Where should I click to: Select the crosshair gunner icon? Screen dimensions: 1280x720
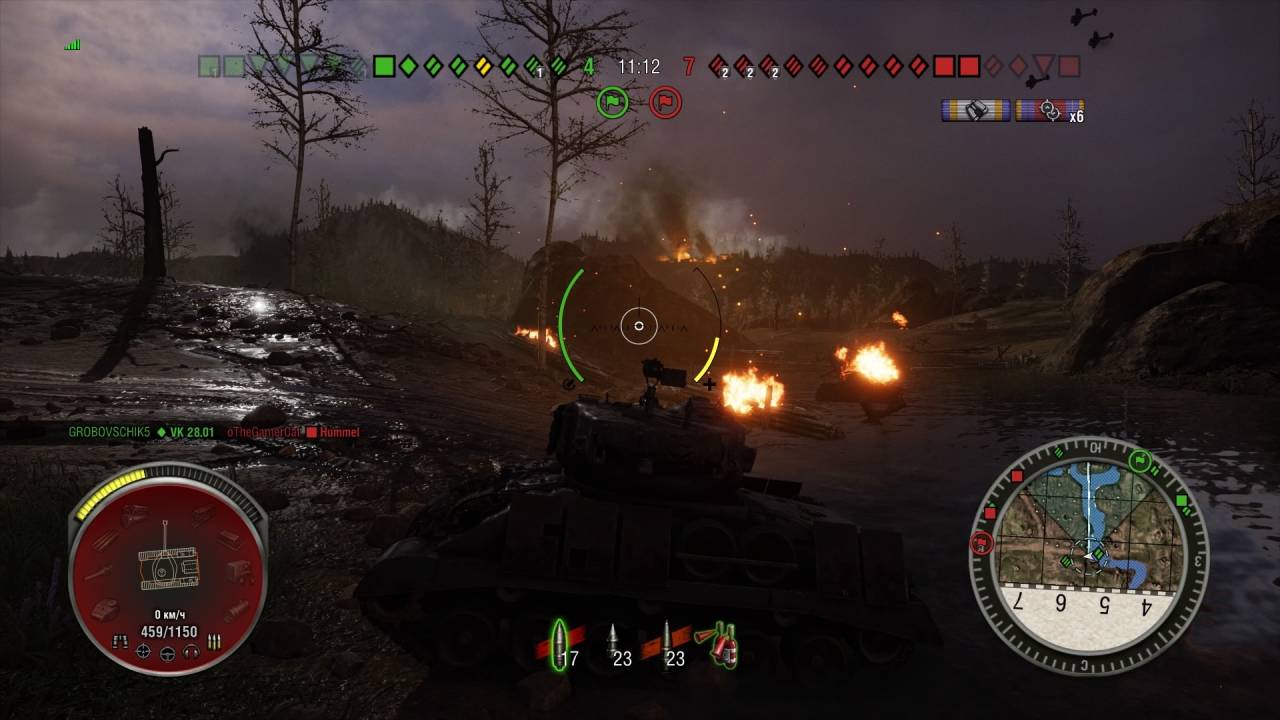(x=144, y=652)
